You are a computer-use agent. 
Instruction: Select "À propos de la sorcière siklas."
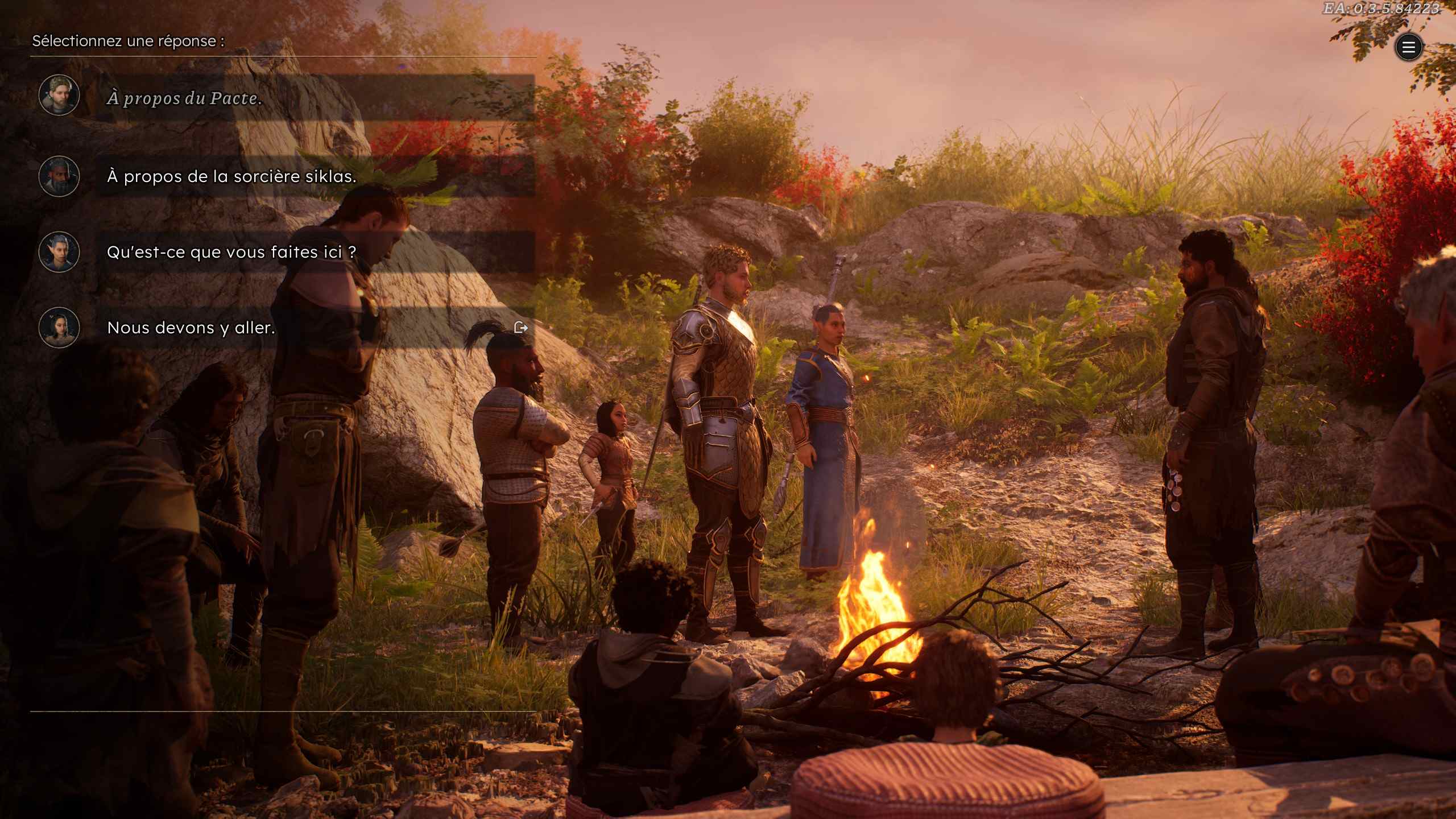[231, 177]
